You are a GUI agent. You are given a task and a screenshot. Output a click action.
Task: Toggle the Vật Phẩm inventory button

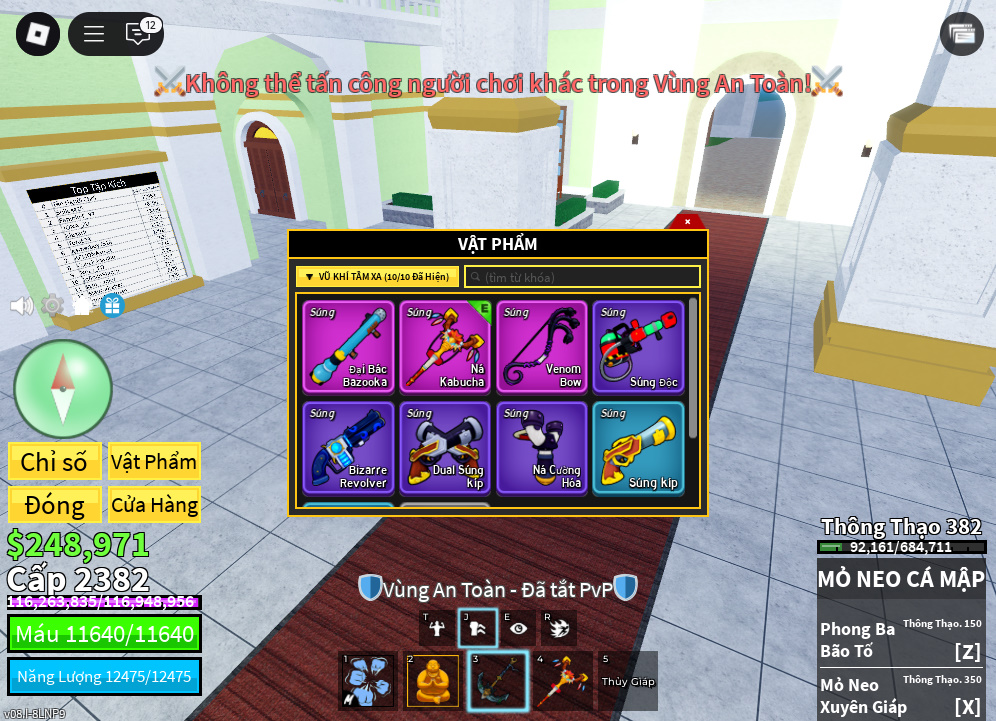154,462
